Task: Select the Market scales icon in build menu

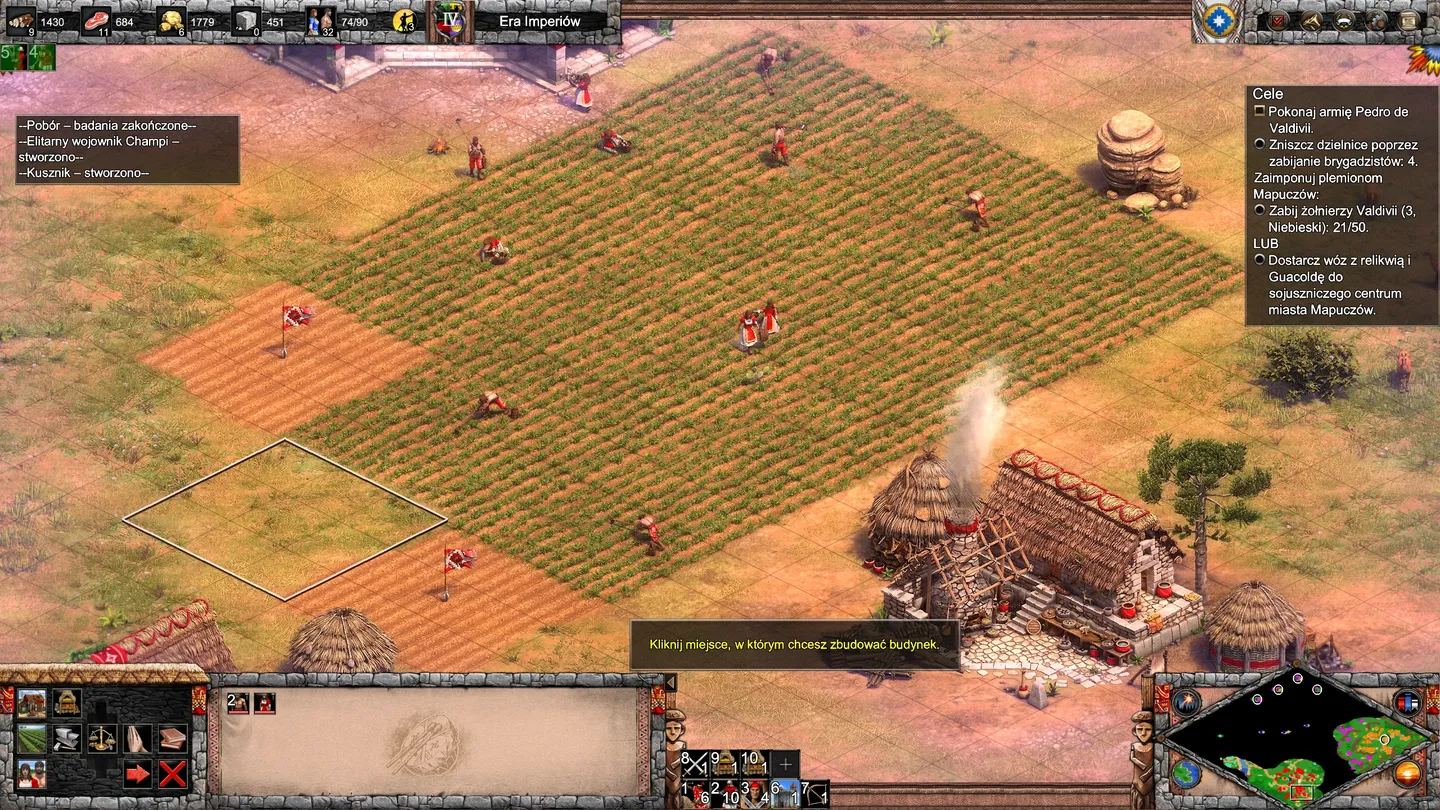Action: pyautogui.click(x=101, y=738)
